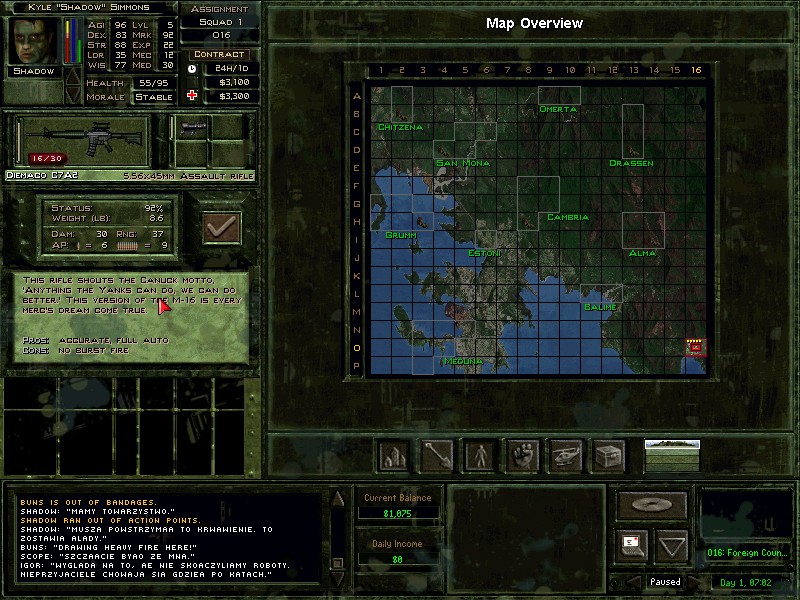Click the 16/30 ammo button on rifle

[x=46, y=158]
